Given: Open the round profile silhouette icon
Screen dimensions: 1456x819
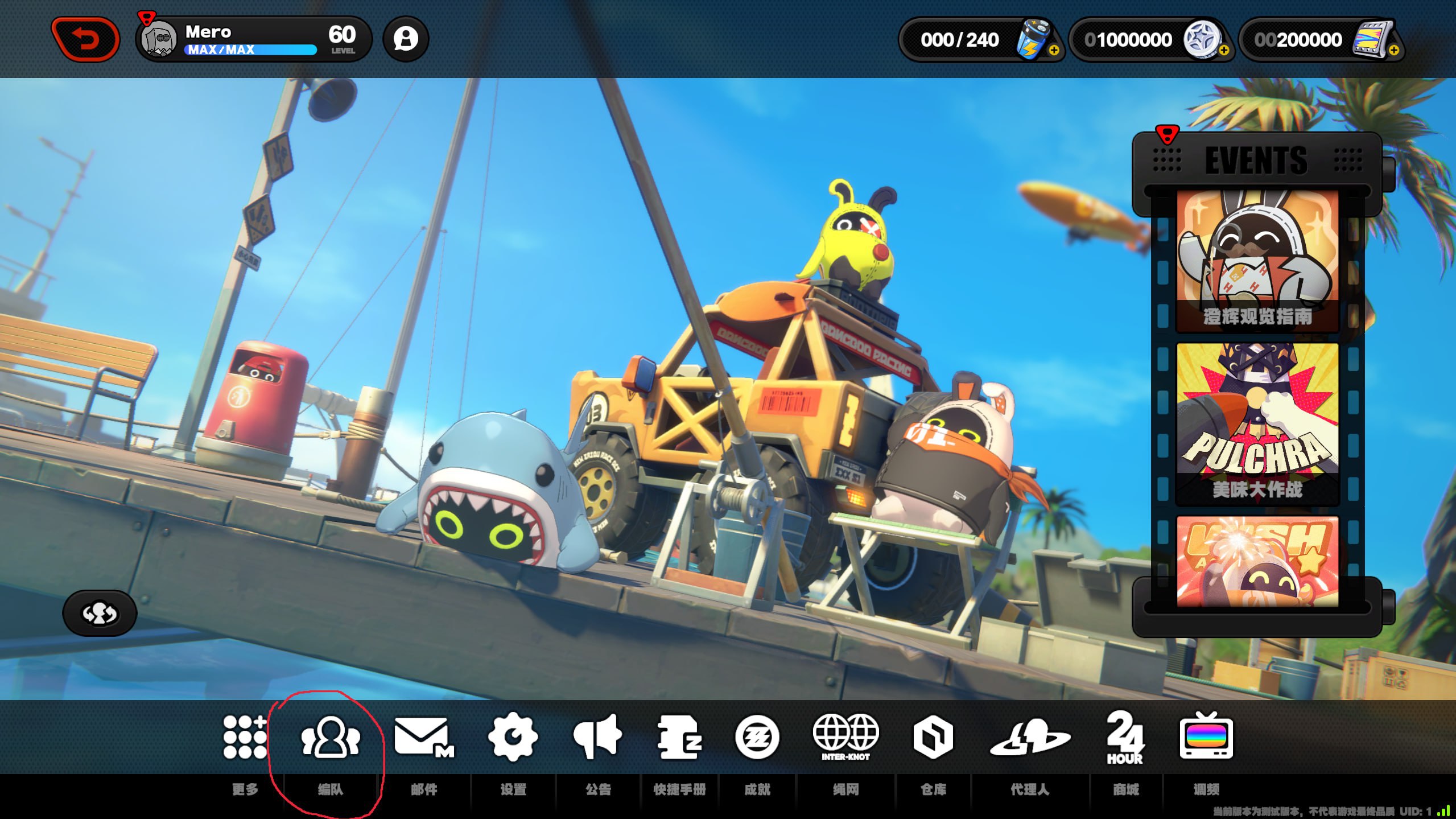Looking at the screenshot, I should coord(406,39).
